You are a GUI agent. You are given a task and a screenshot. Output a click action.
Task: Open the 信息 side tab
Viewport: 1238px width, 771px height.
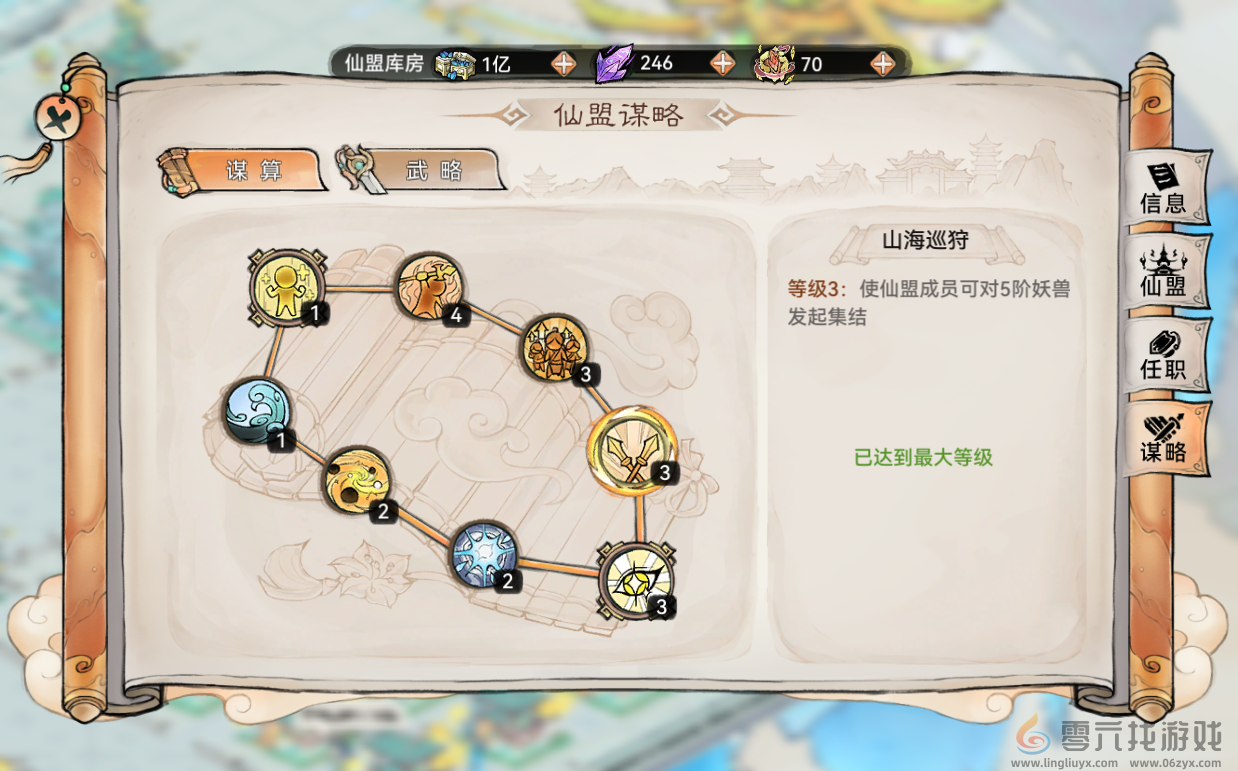[1163, 189]
